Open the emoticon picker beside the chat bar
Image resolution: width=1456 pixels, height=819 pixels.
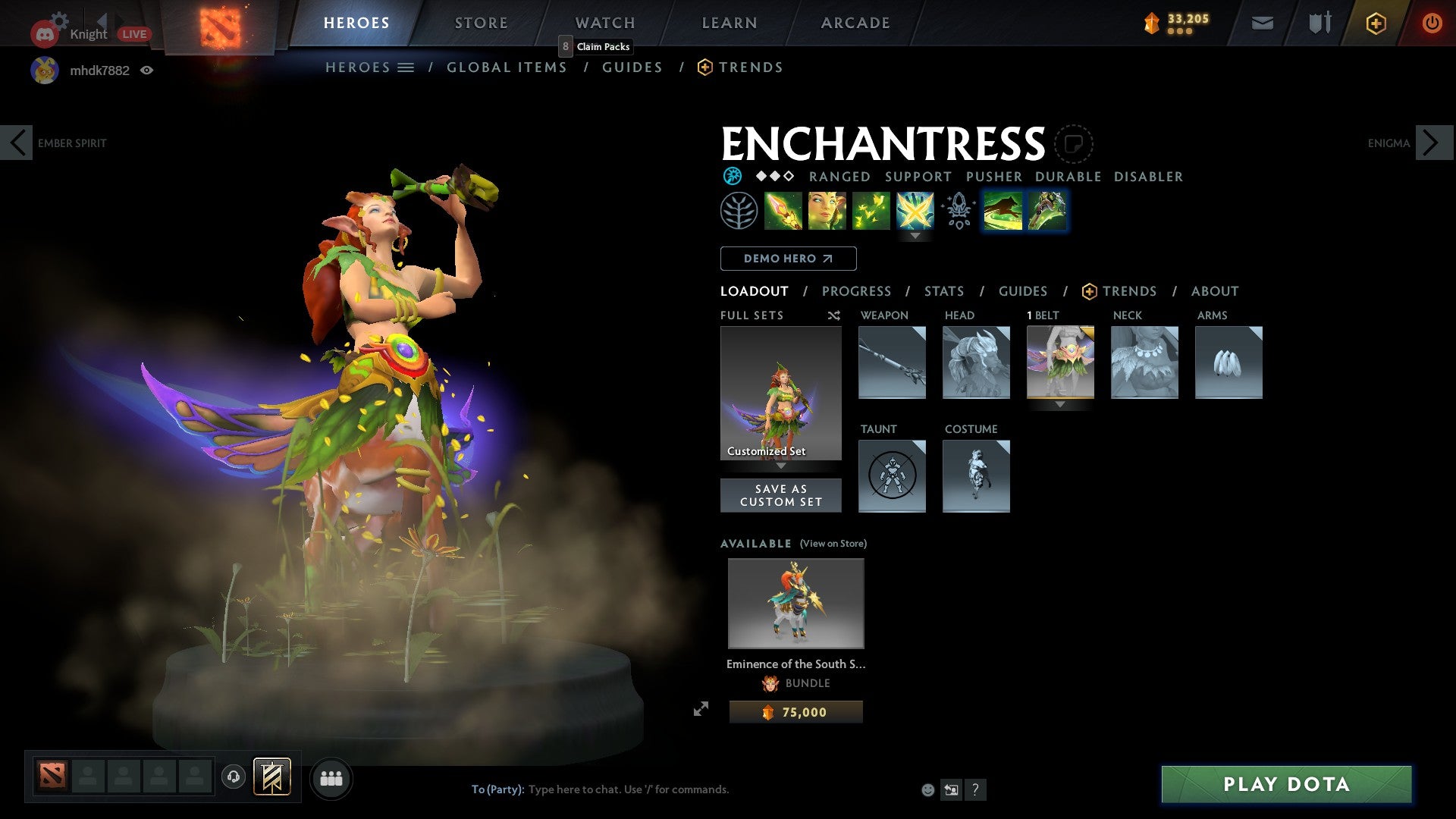[927, 789]
